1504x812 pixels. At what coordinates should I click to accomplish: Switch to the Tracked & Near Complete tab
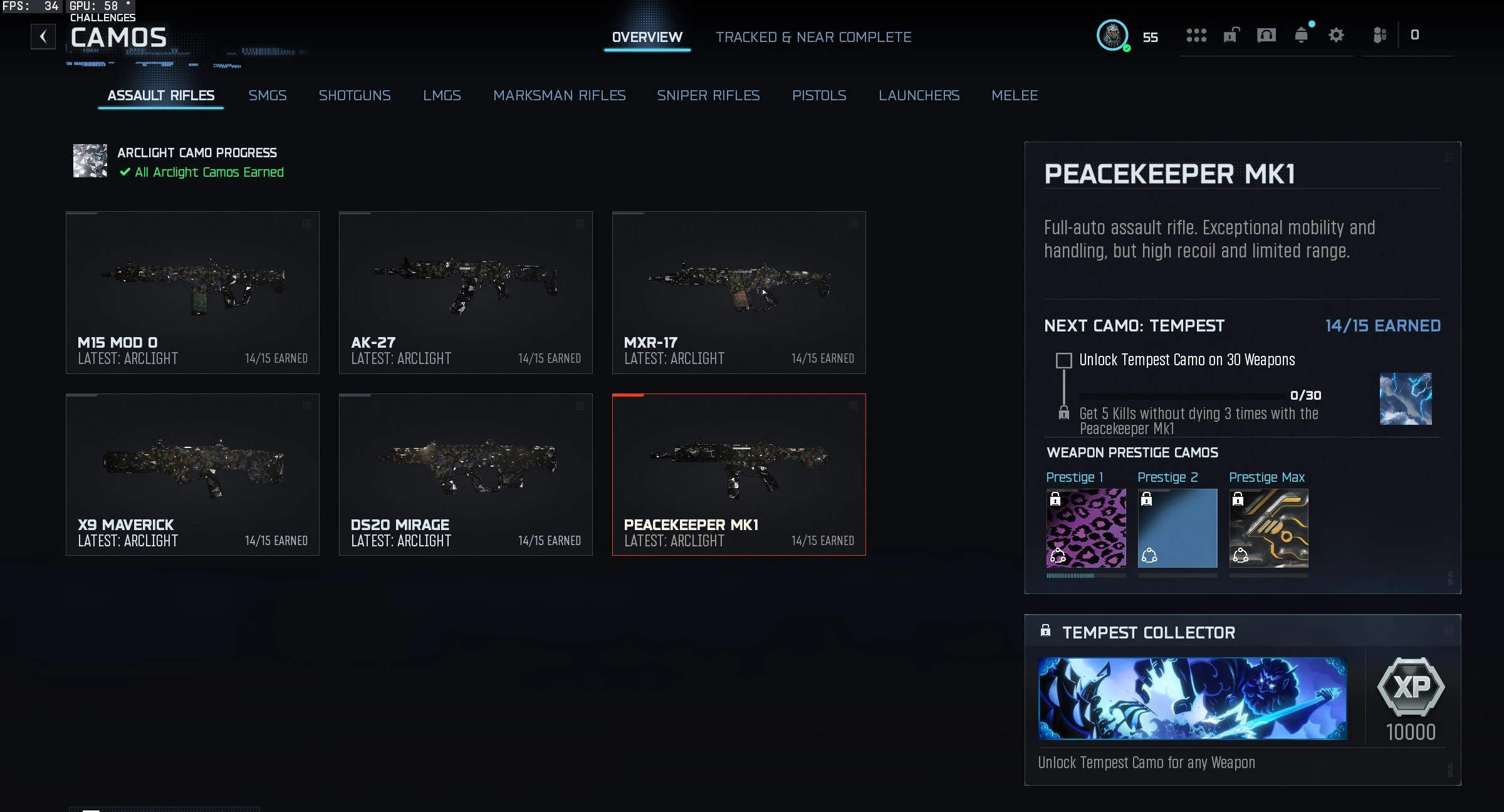tap(813, 37)
